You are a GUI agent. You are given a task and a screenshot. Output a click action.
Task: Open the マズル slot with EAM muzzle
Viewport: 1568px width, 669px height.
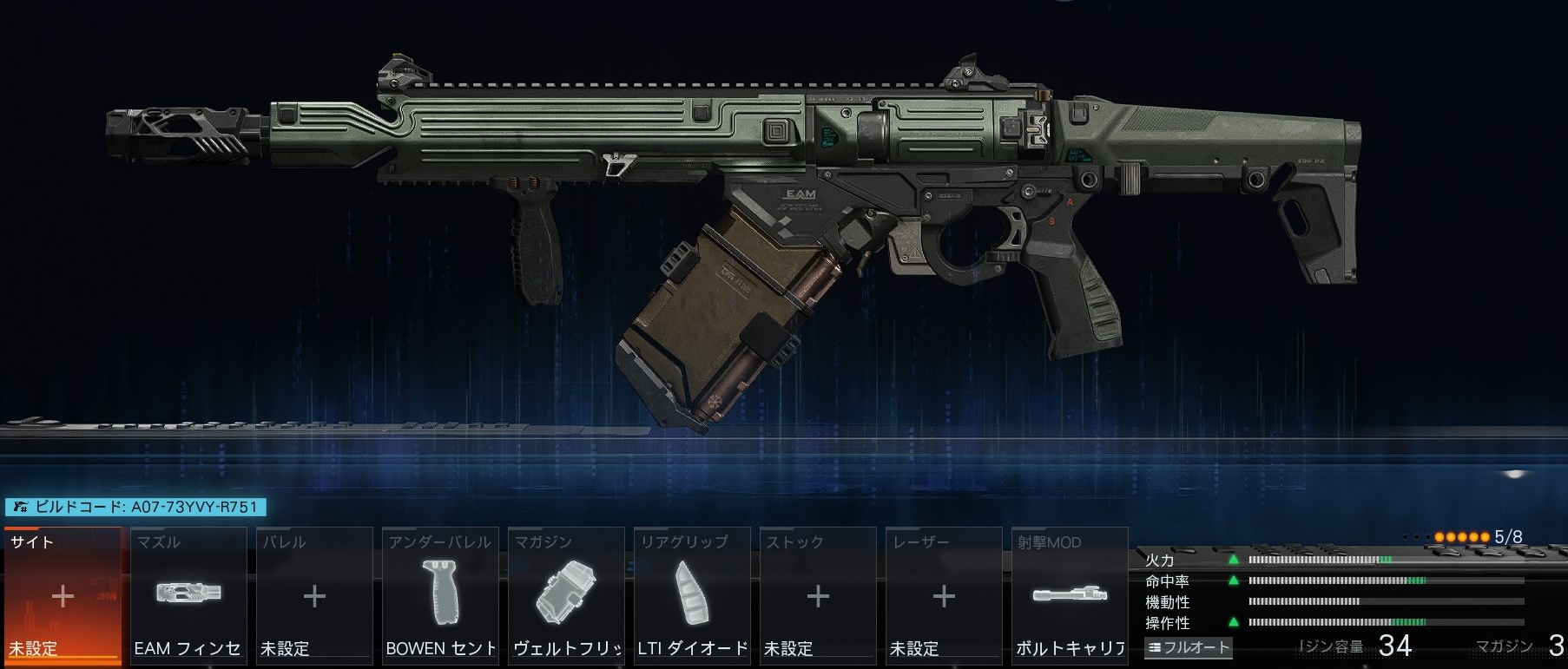188,596
